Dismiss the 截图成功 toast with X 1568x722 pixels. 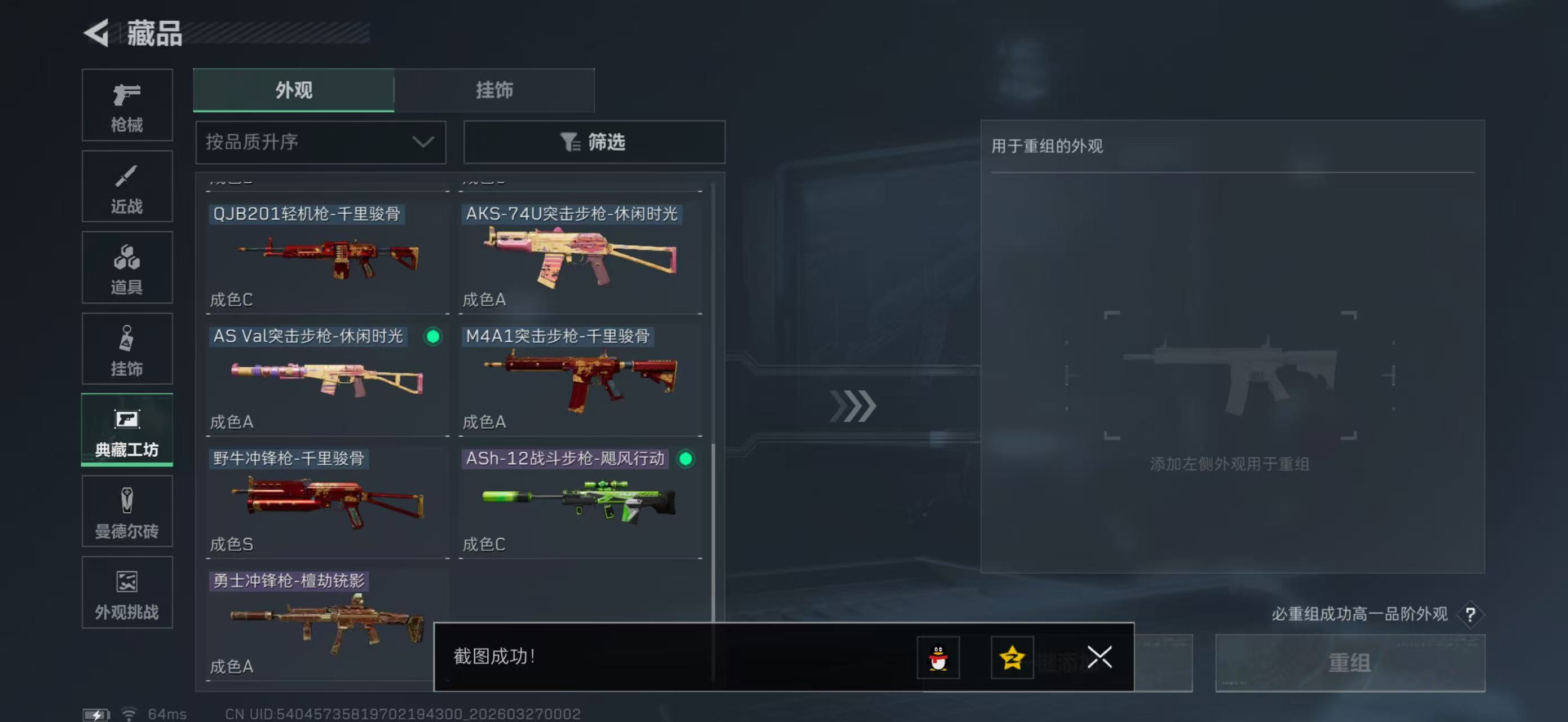pyautogui.click(x=1099, y=658)
